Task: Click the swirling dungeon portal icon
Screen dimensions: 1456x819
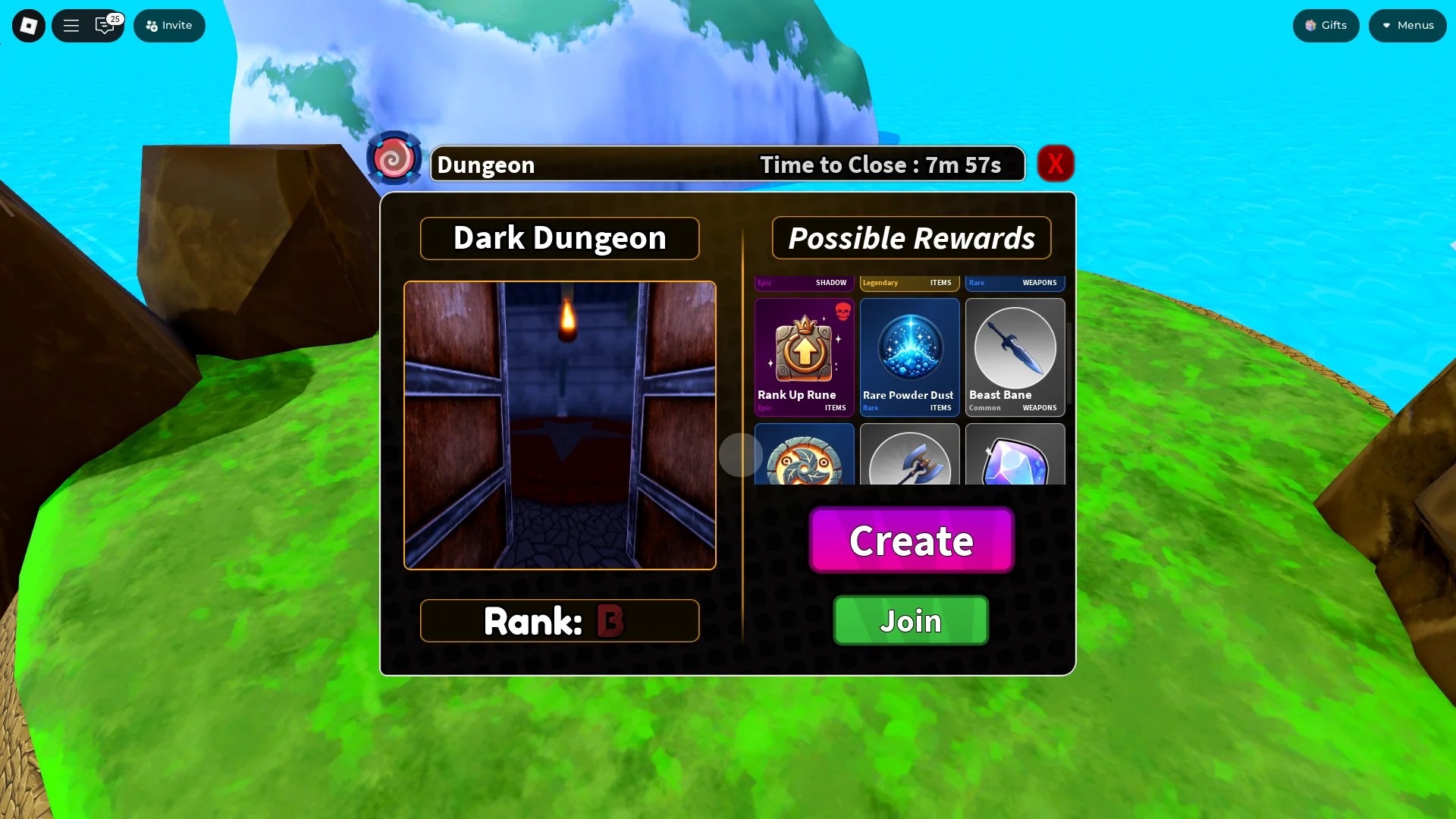Action: (x=394, y=158)
